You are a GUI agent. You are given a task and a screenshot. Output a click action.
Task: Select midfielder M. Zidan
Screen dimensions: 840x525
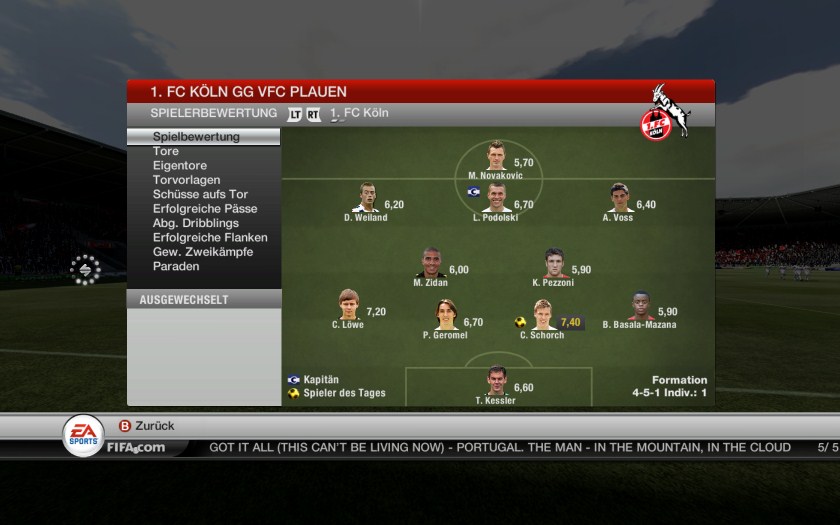(x=432, y=263)
